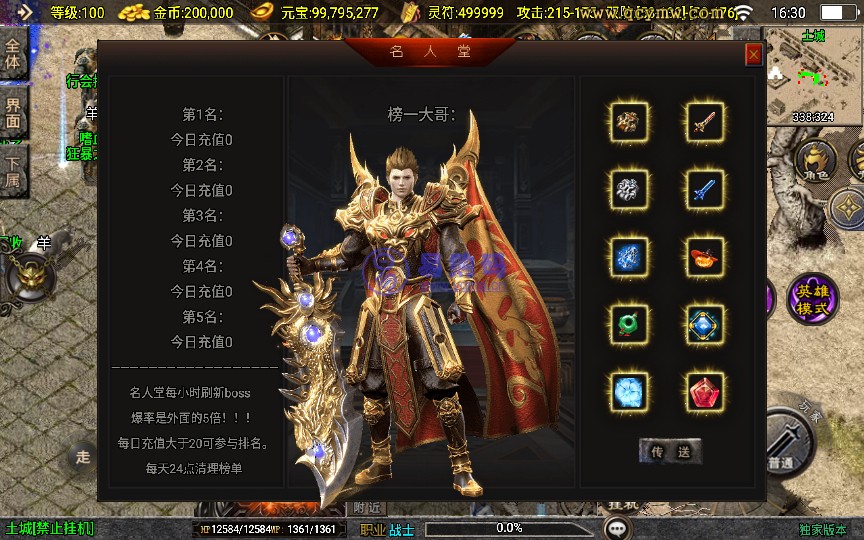Choose the green ring reward icon
This screenshot has height=540, width=864.
[629, 323]
